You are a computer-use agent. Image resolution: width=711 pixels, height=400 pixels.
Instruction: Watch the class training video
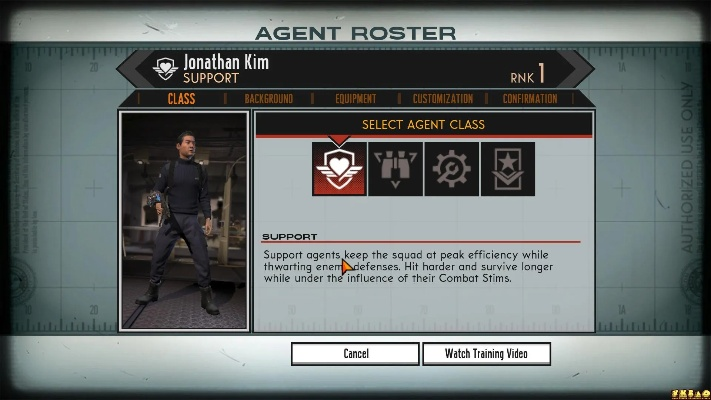[x=485, y=353]
